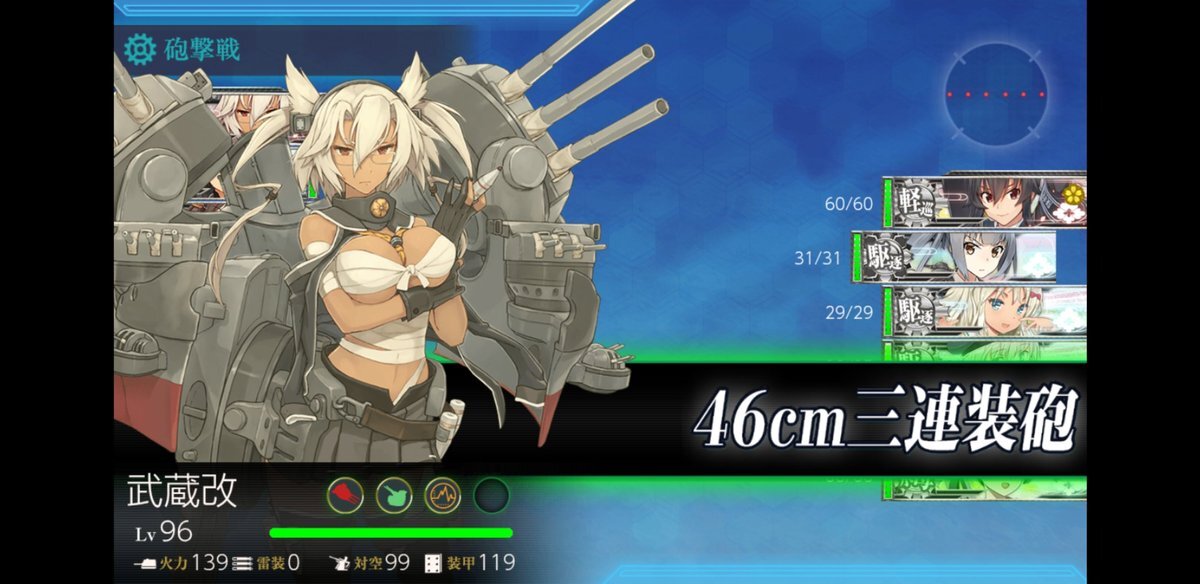Click the gear icon beside 砲撃戦
The width and height of the screenshot is (1200, 584).
[x=140, y=47]
